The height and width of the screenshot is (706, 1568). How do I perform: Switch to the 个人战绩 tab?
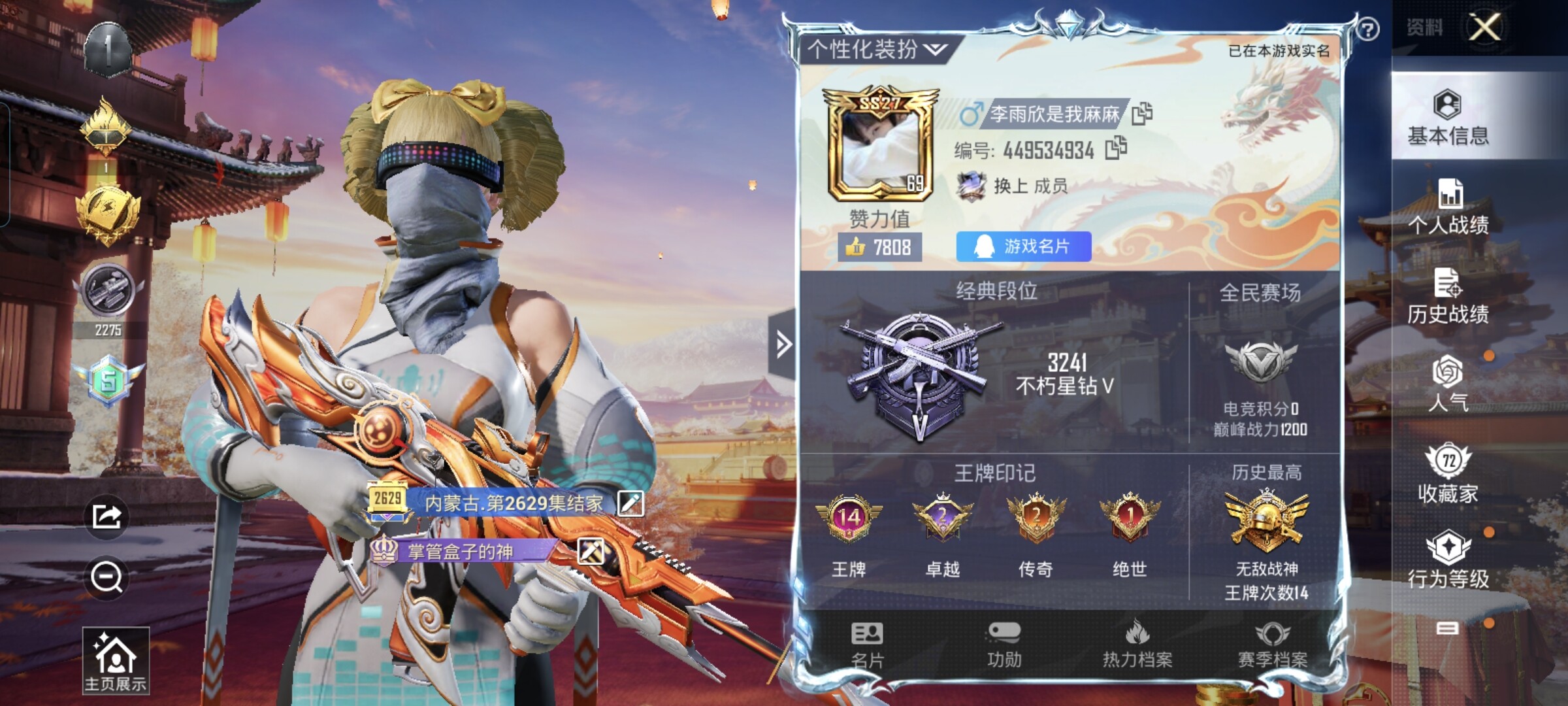tap(1448, 207)
